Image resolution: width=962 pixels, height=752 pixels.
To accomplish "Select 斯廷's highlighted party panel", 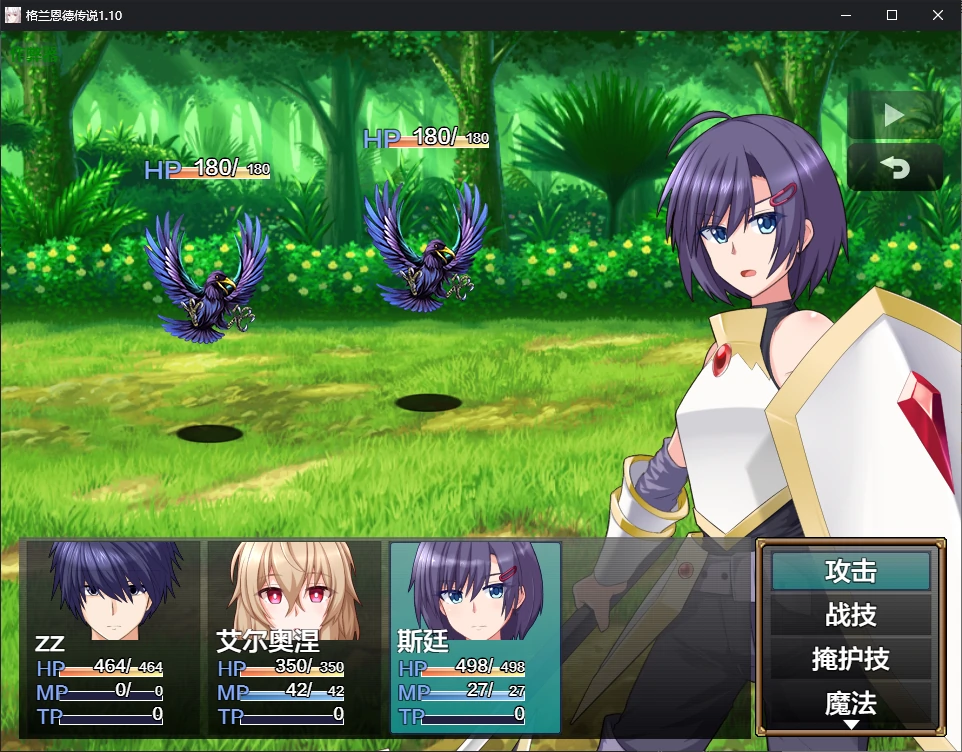I will coord(475,636).
